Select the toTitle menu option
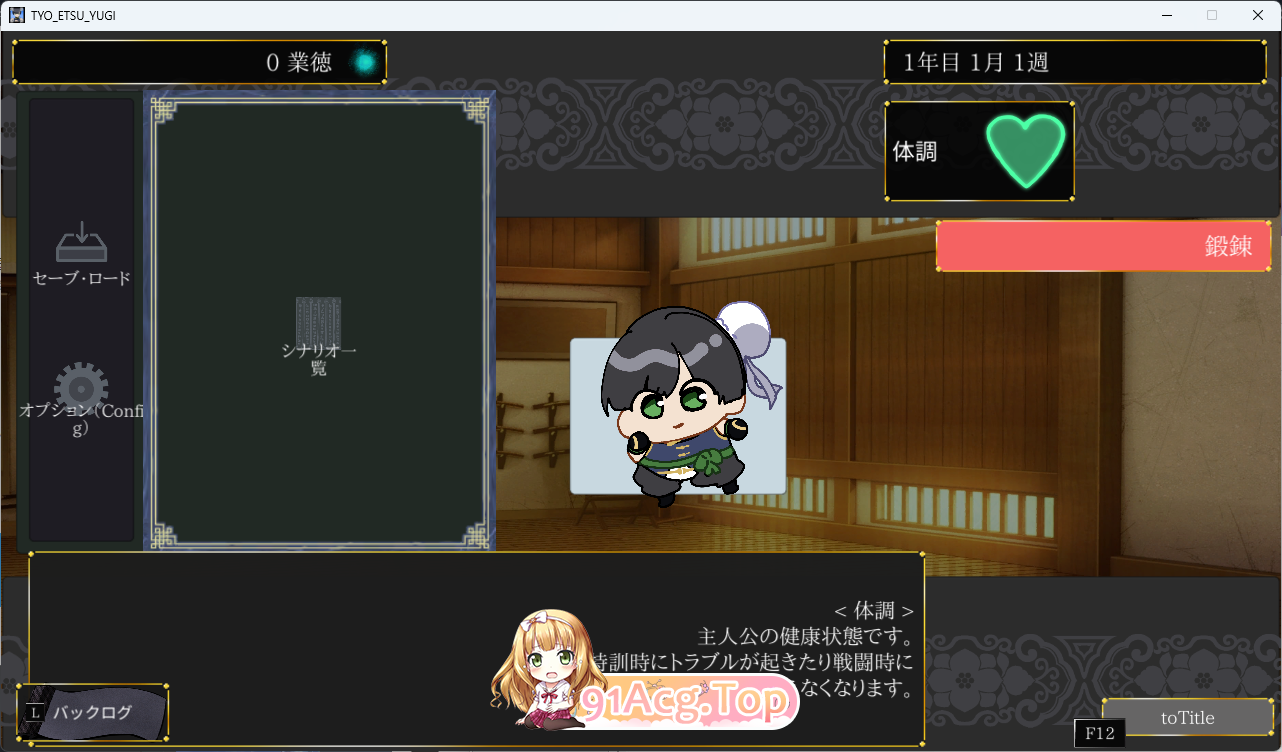Screen dimensions: 1282x752 click(x=1186, y=717)
